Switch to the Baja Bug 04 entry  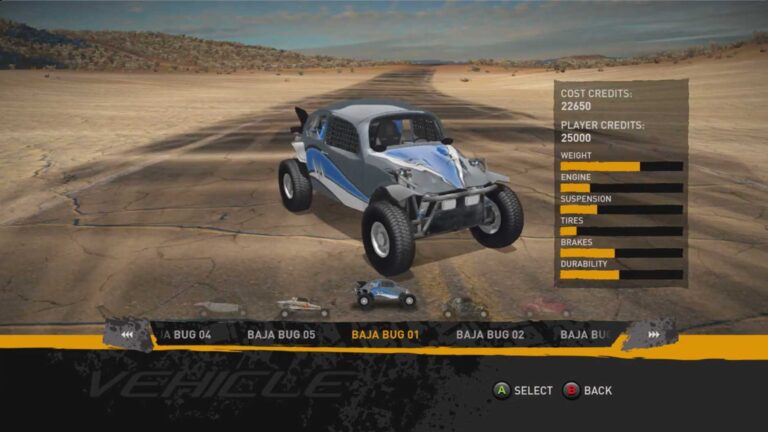point(185,334)
